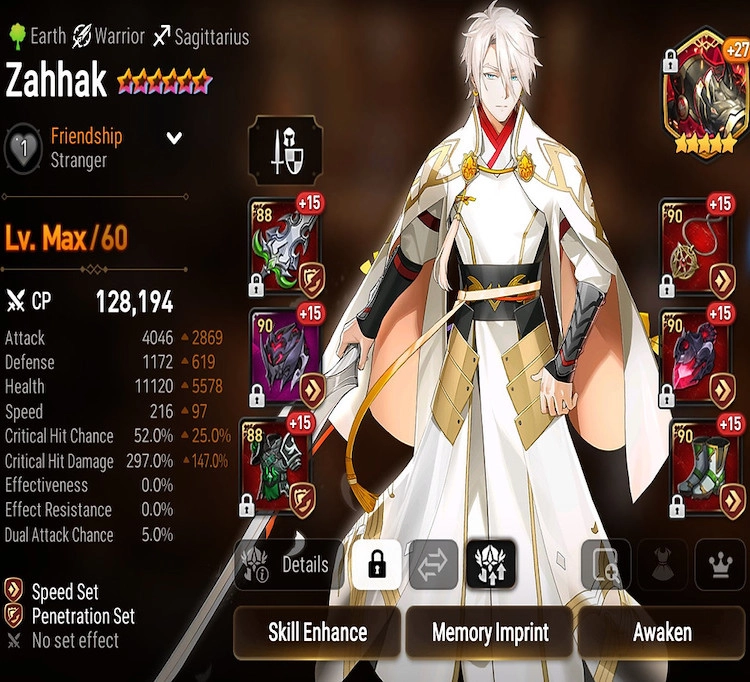Open the hero upgrade arrows icon

click(491, 565)
